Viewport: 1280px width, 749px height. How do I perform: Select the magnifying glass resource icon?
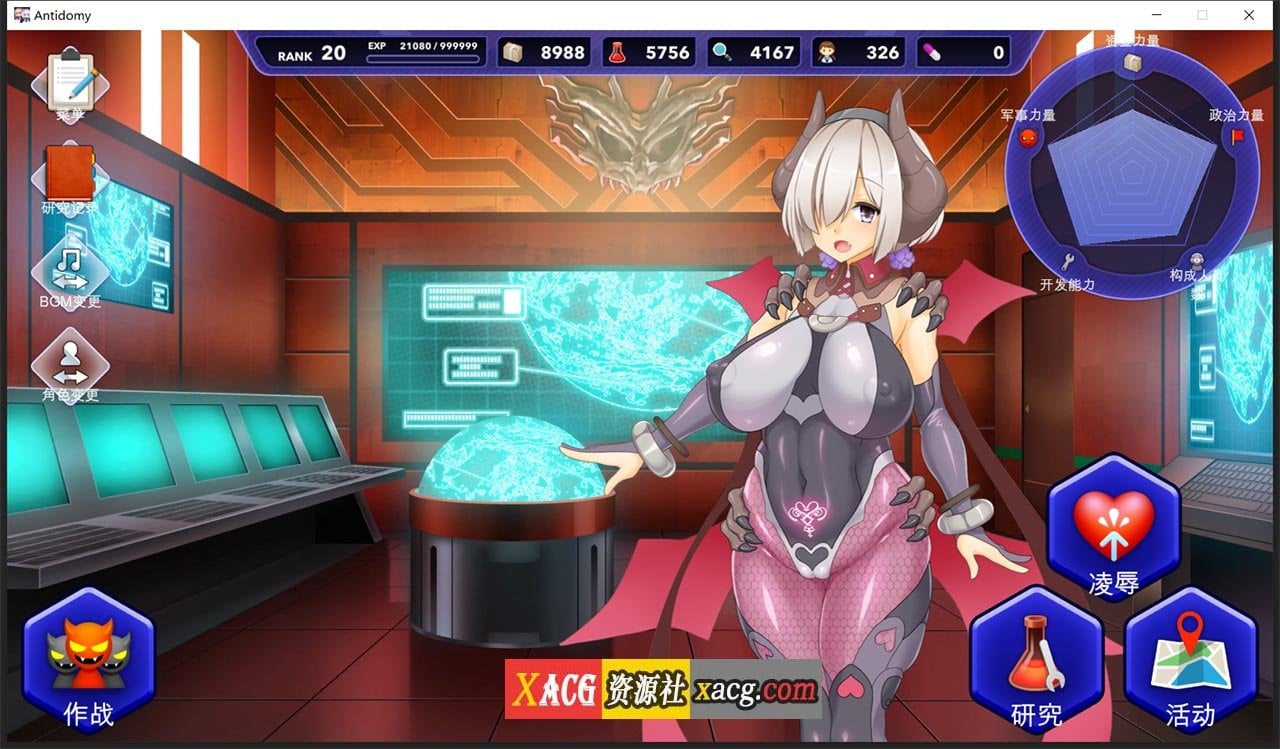[x=722, y=52]
